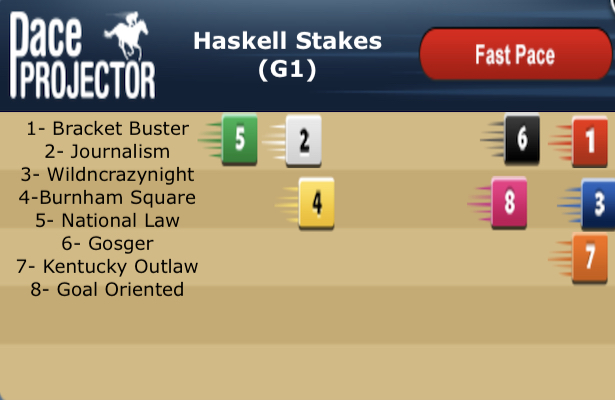
Task: Choose Journalism from the horse list
Action: 107,152
